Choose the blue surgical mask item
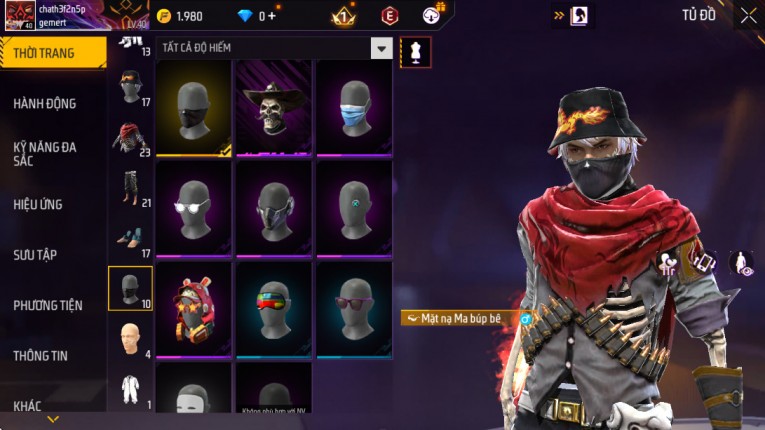Image resolution: width=765 pixels, height=430 pixels. [354, 108]
